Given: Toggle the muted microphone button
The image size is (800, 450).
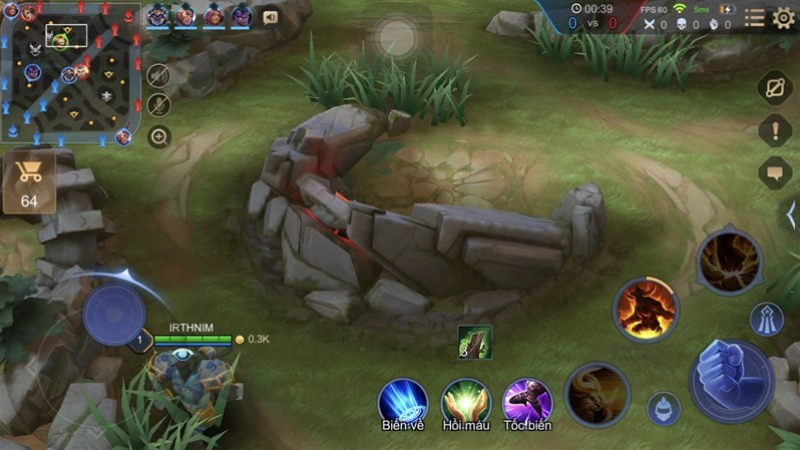Looking at the screenshot, I should tap(159, 105).
